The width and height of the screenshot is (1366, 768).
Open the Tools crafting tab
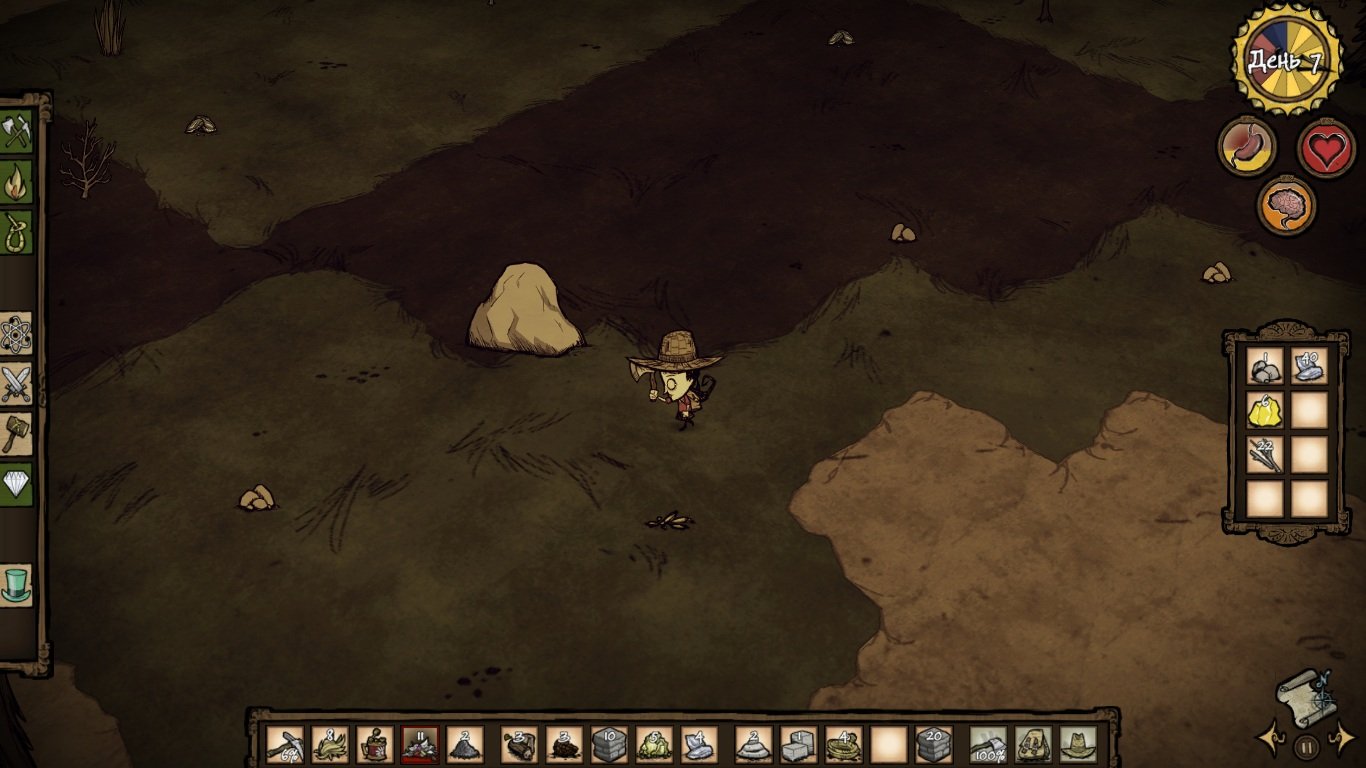[x=17, y=132]
